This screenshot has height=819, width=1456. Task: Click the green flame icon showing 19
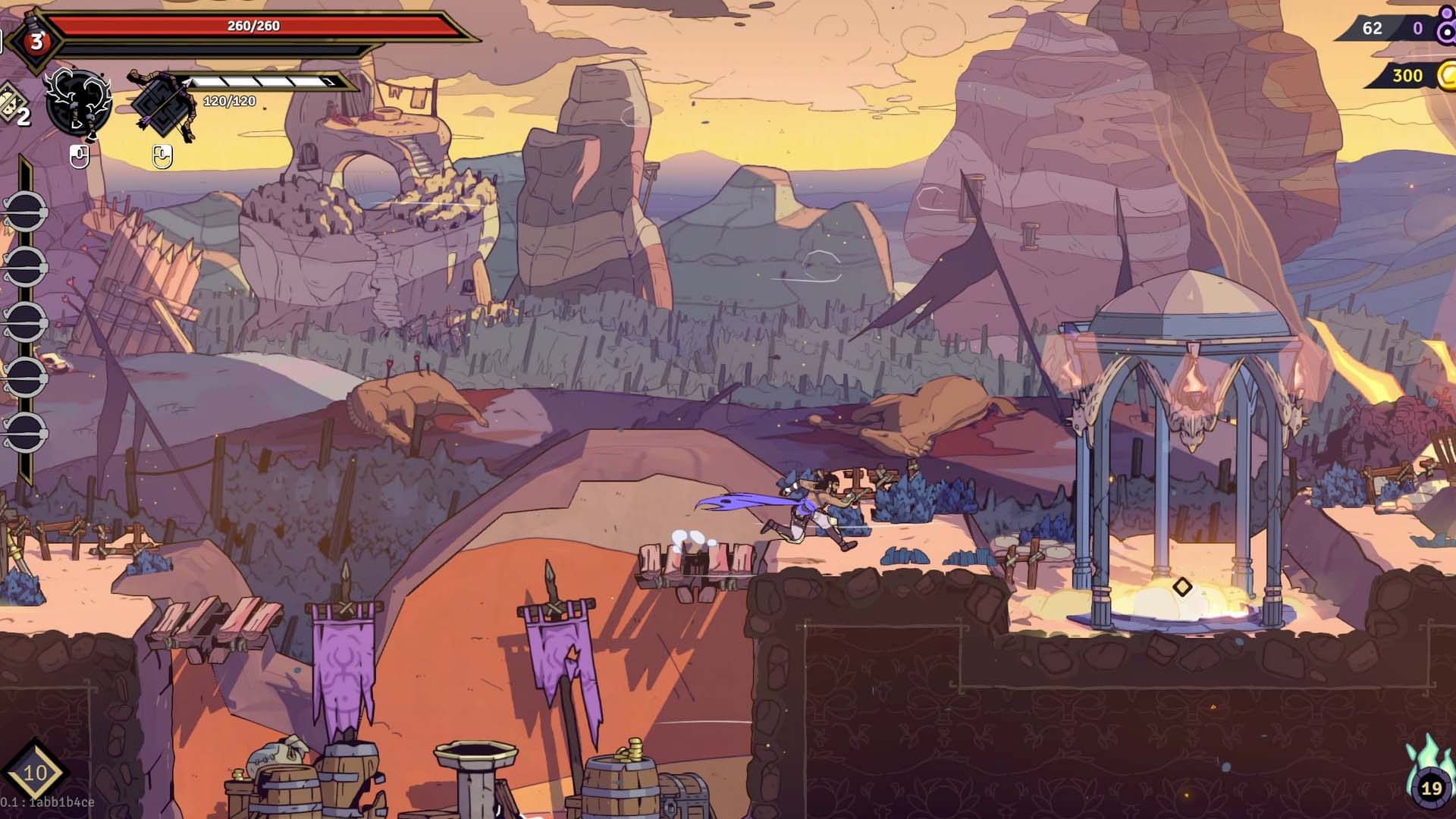click(1430, 779)
